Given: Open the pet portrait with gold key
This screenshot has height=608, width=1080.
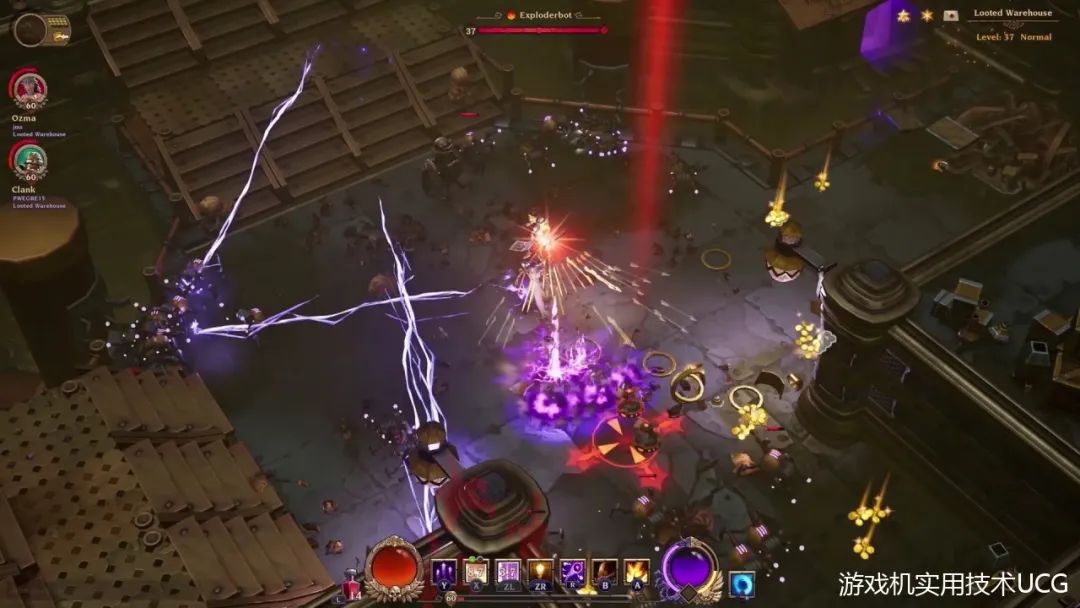Looking at the screenshot, I should click(x=32, y=30).
